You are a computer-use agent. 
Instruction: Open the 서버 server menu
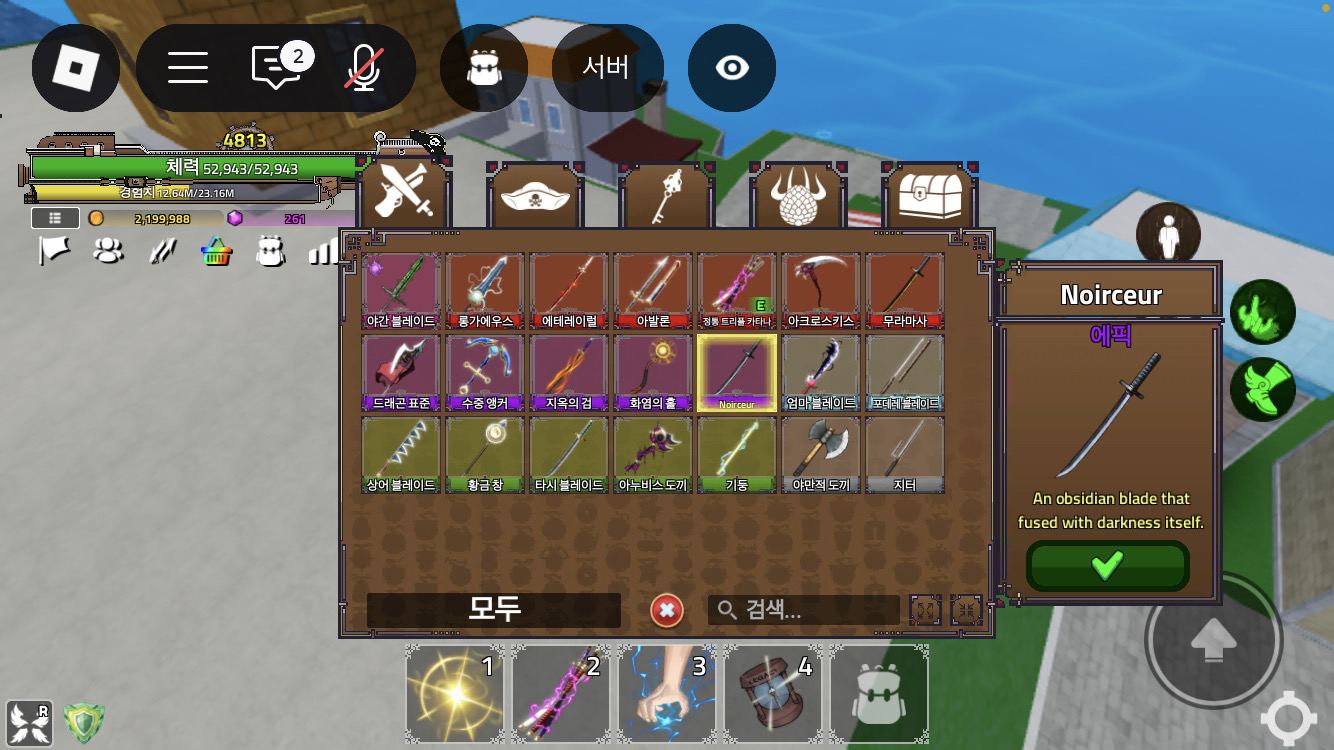(x=606, y=68)
